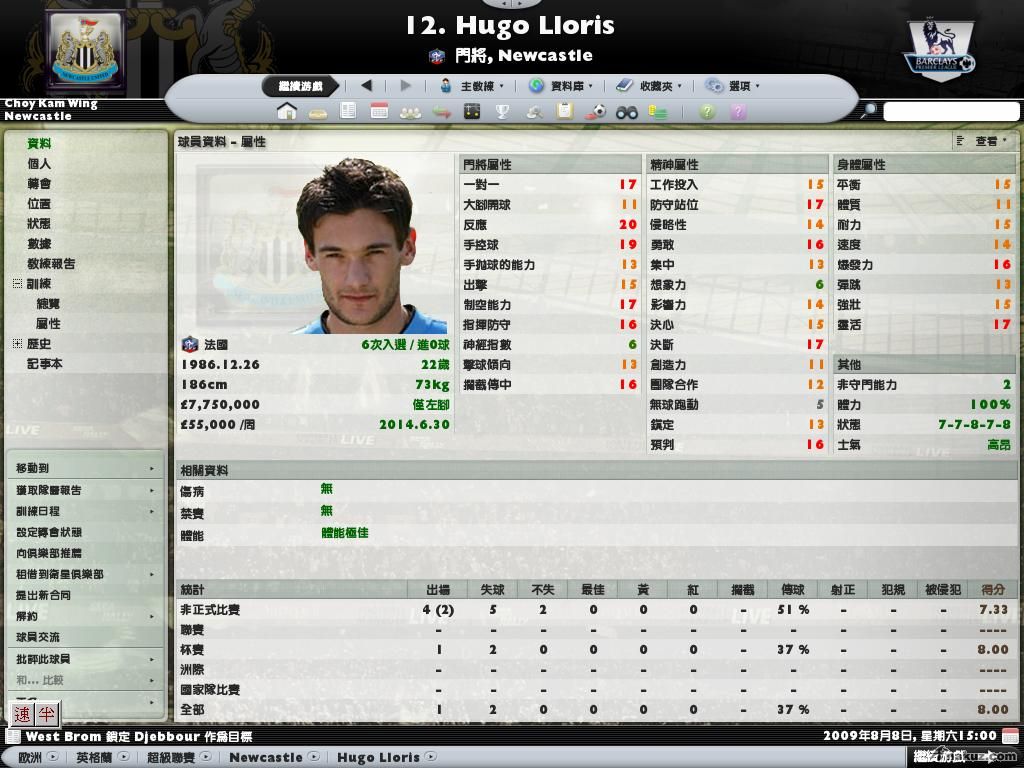Choose 提出新合同 offer new contract
Screen dimensions: 1024x768
click(43, 595)
